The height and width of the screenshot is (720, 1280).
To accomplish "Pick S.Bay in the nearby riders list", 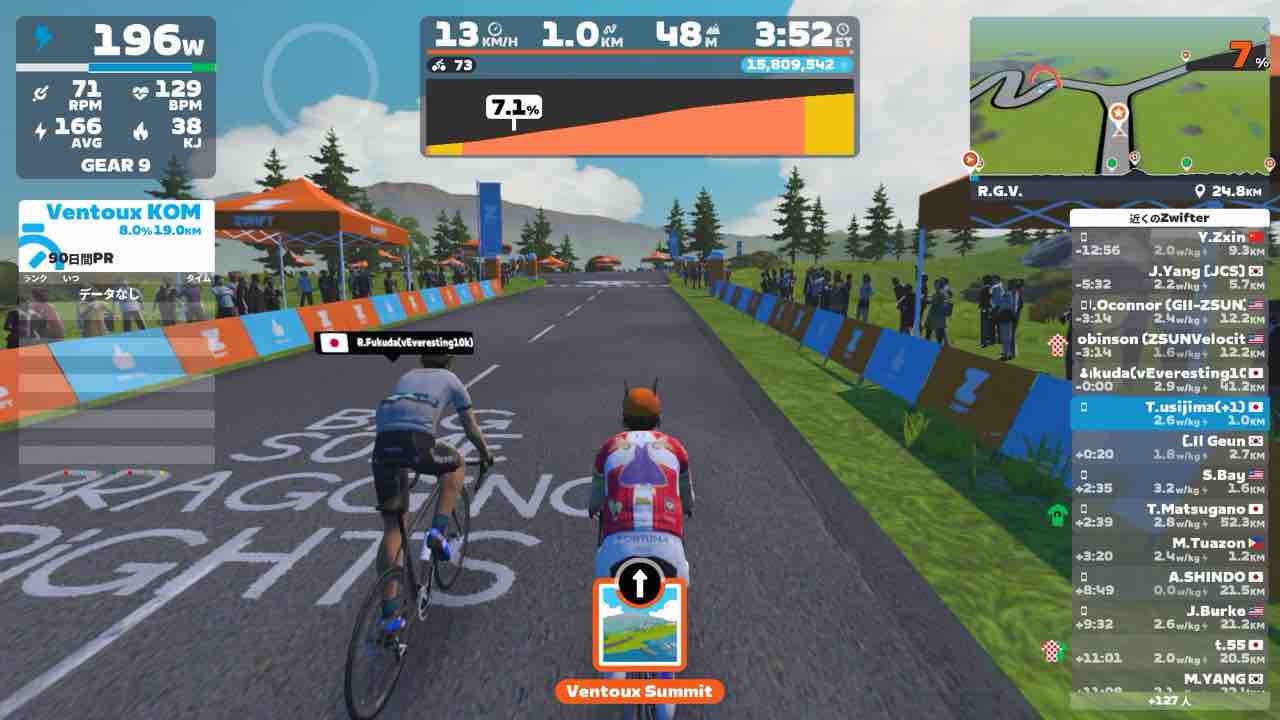I will pyautogui.click(x=1169, y=482).
